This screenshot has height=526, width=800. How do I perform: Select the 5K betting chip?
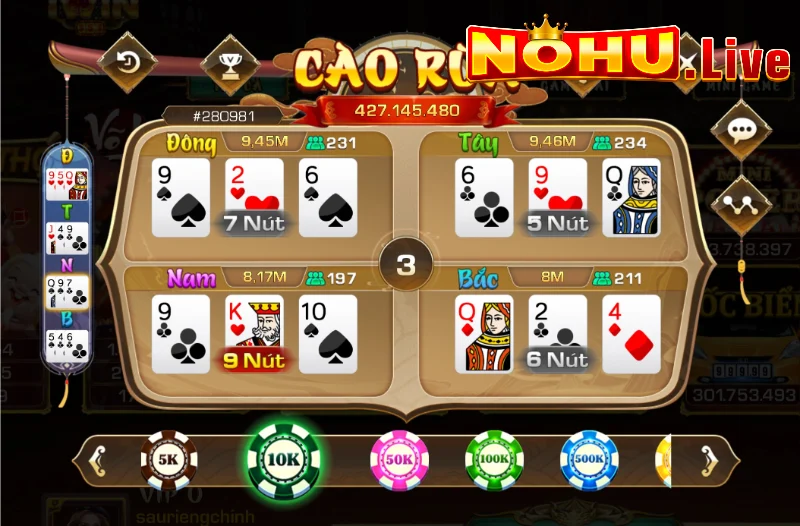pyautogui.click(x=168, y=459)
